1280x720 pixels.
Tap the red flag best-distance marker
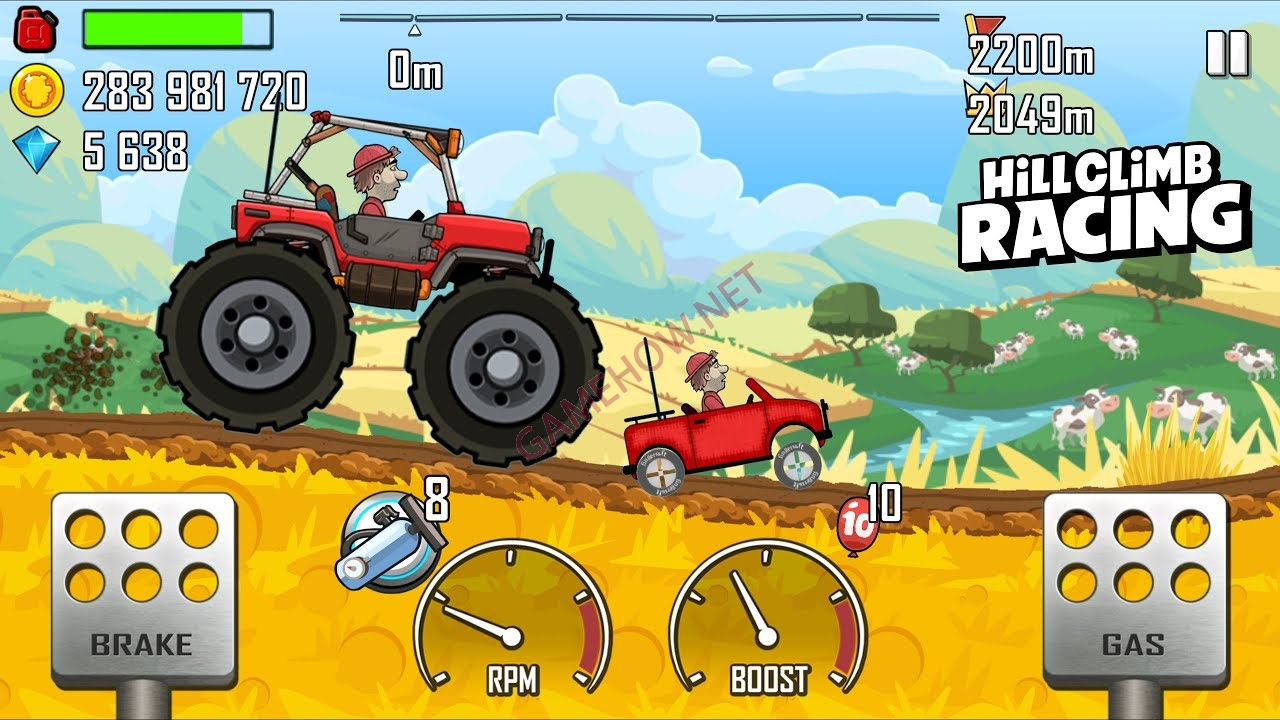coord(985,24)
